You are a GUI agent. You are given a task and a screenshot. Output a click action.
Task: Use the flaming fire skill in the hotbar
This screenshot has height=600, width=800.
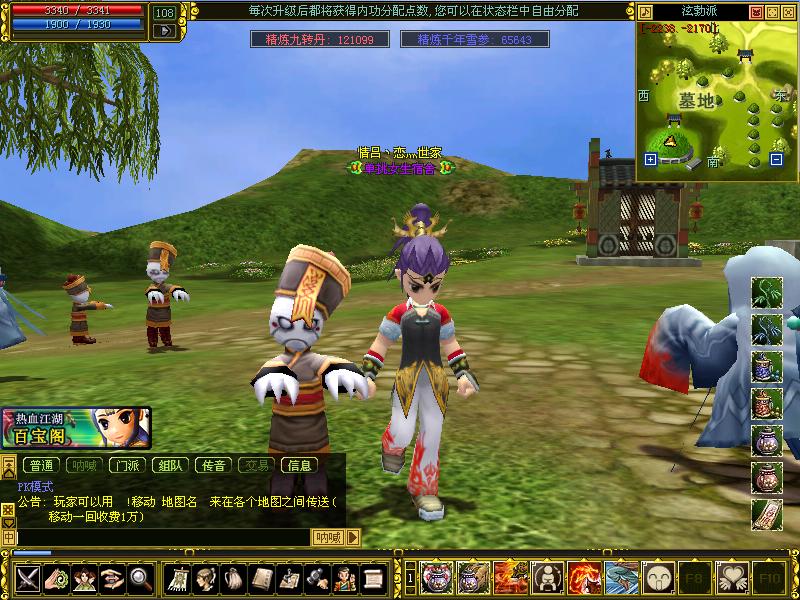pyautogui.click(x=583, y=577)
